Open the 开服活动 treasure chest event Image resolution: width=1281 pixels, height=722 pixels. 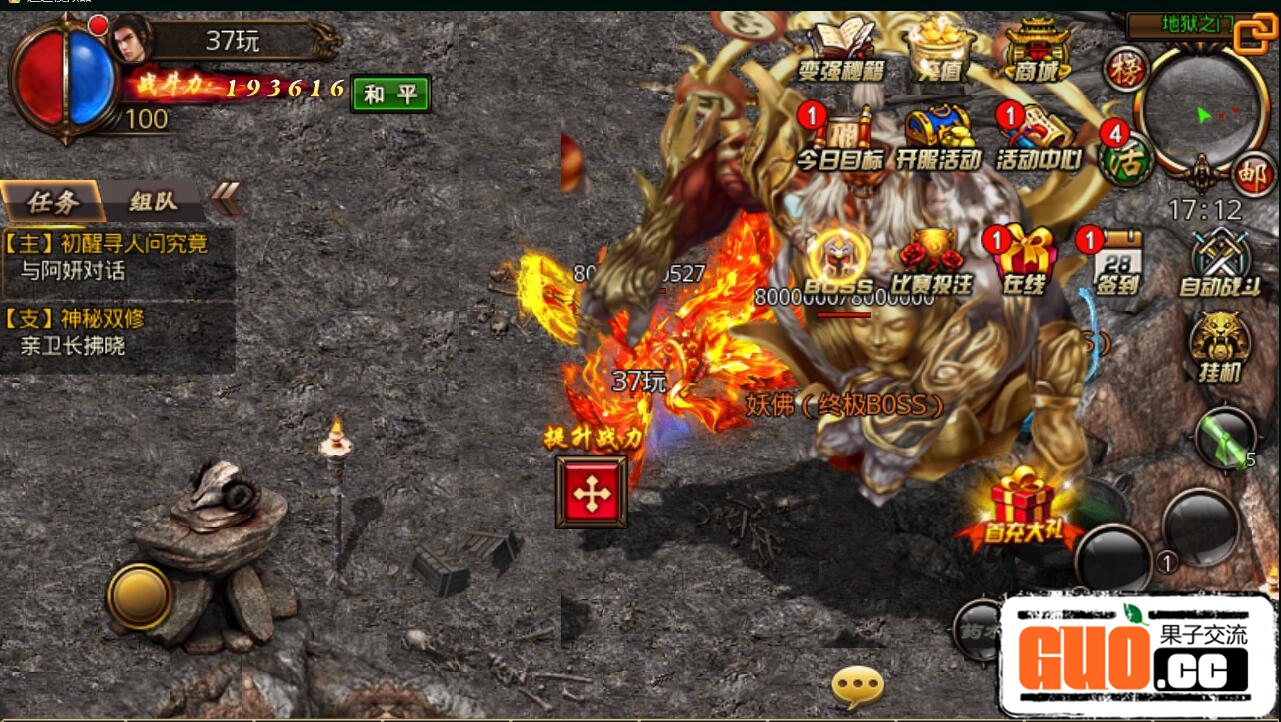[x=938, y=140]
